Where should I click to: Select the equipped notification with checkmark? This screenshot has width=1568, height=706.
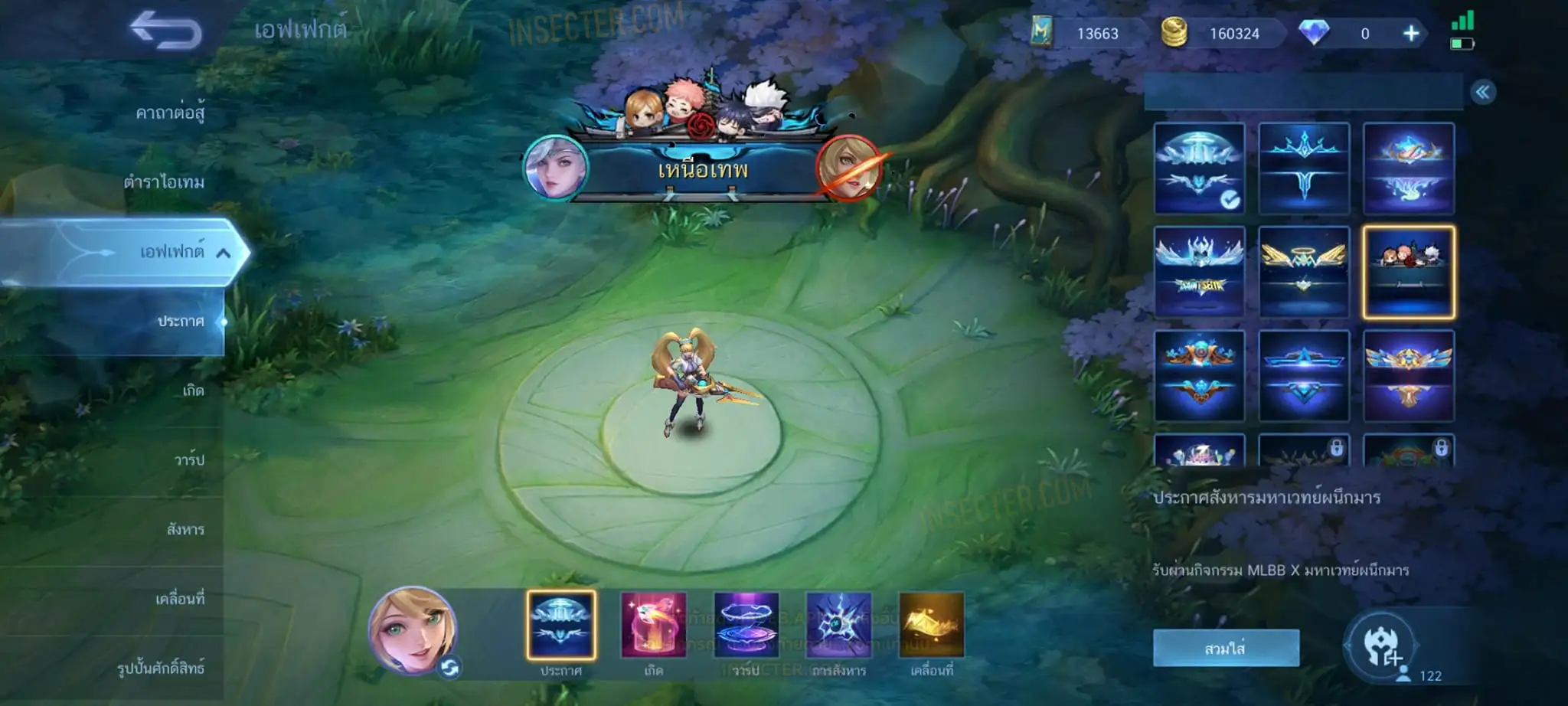(x=1199, y=168)
